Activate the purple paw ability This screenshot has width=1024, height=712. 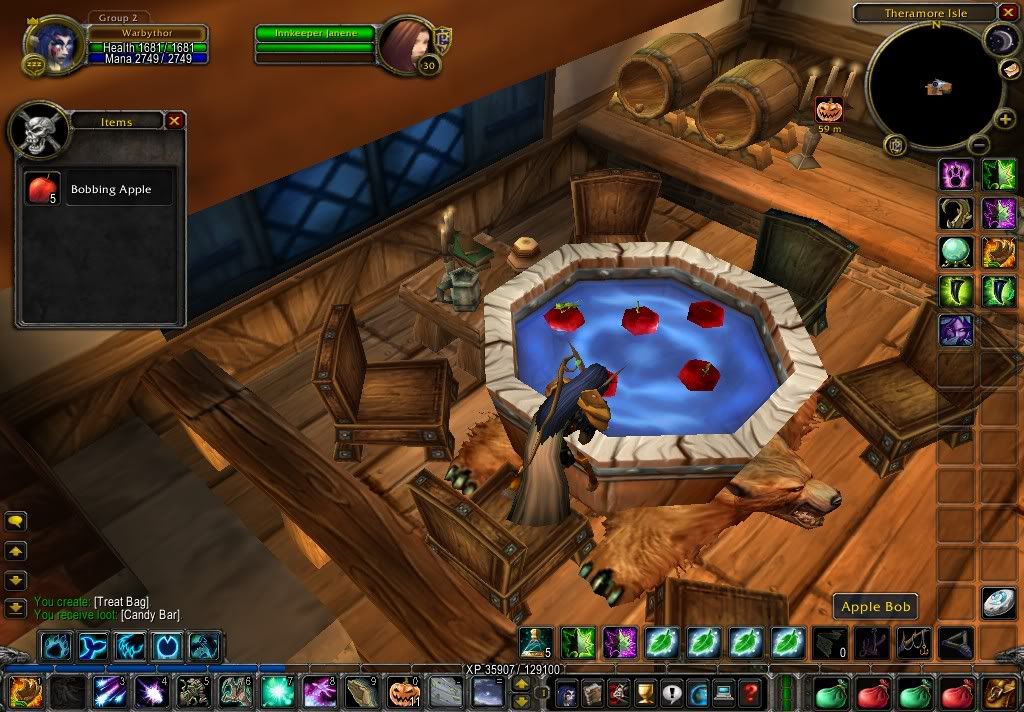click(x=955, y=174)
